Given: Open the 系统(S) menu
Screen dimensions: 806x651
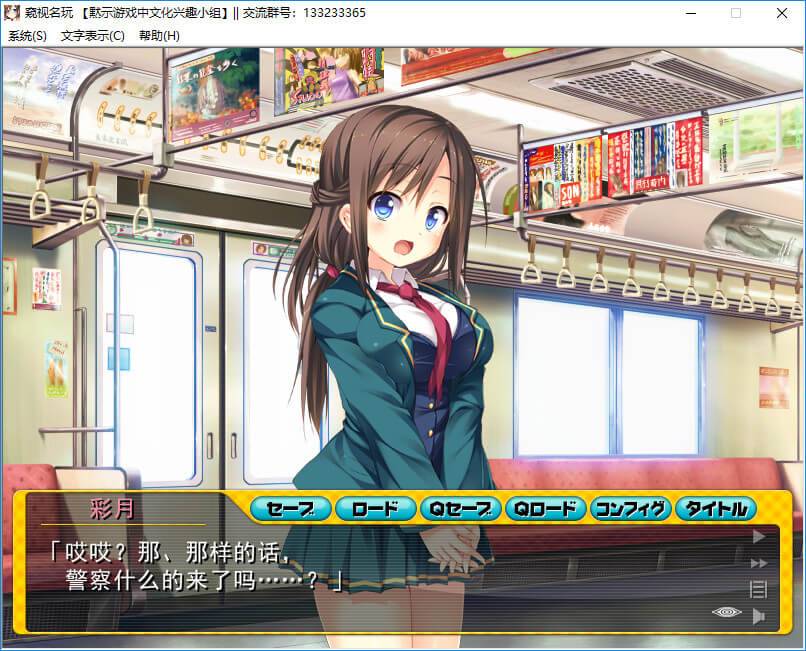Looking at the screenshot, I should click(x=28, y=35).
